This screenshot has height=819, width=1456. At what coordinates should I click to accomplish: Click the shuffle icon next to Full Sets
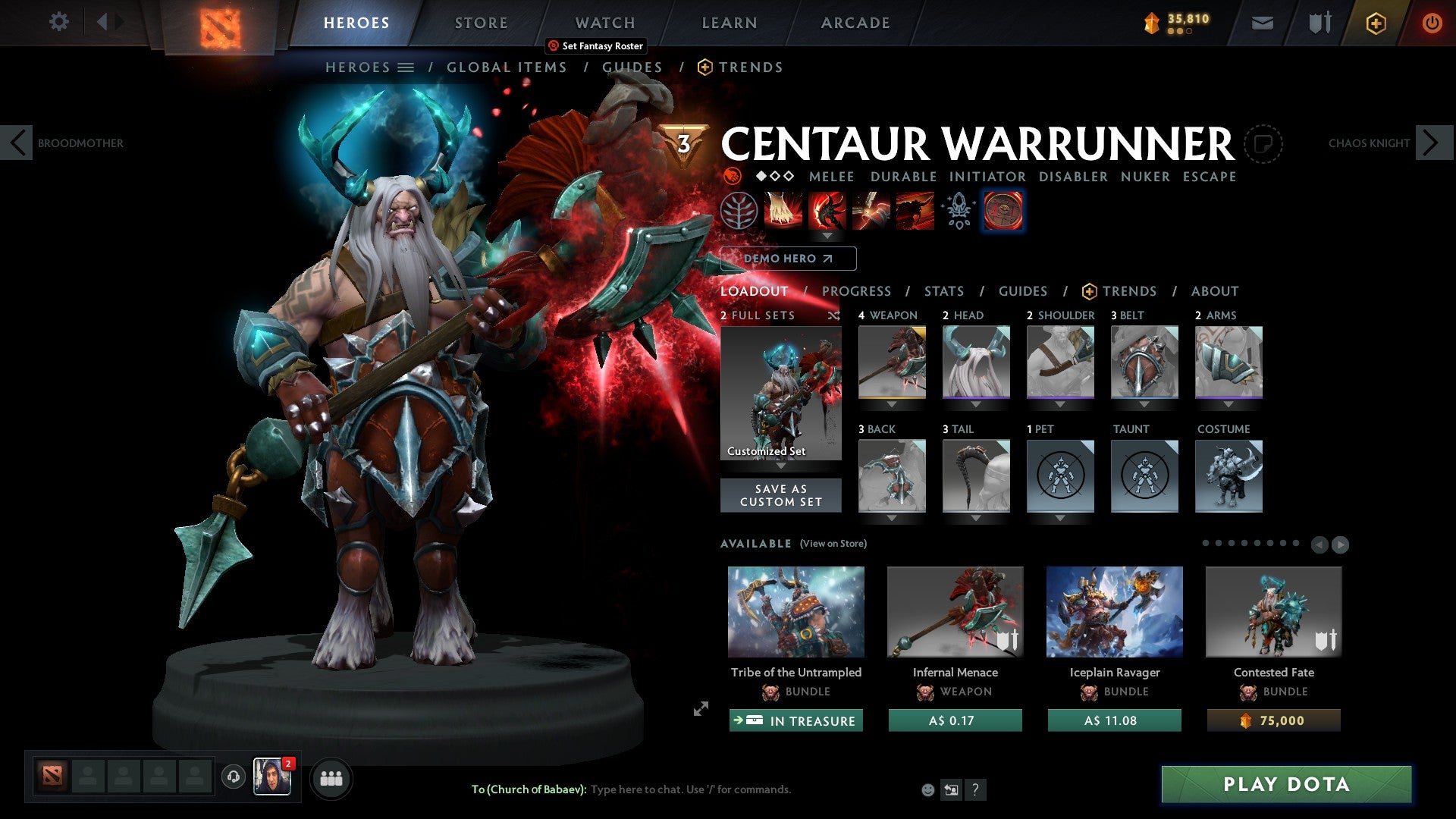(834, 315)
